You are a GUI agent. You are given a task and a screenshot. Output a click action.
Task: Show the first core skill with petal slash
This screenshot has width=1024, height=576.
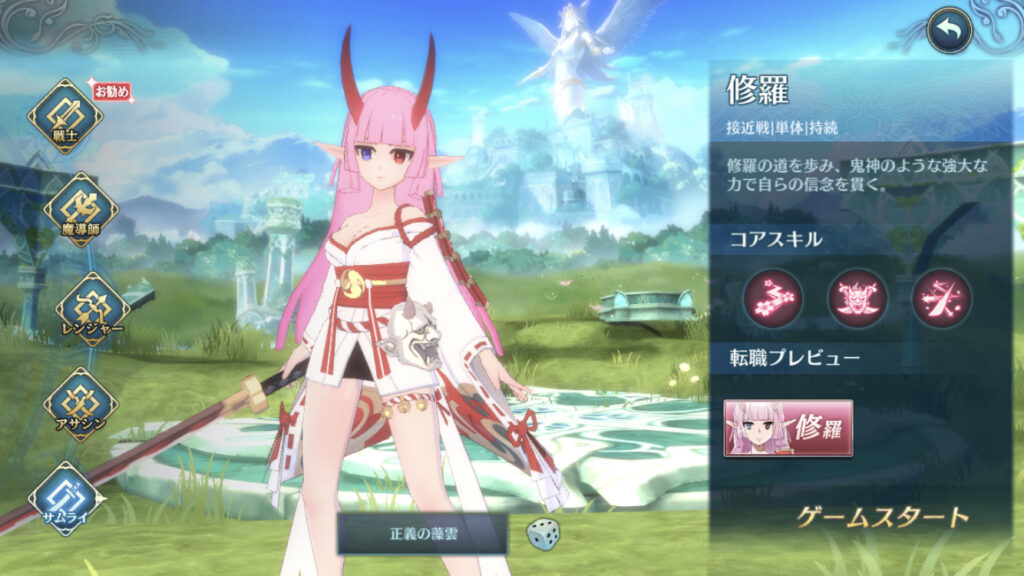click(772, 299)
